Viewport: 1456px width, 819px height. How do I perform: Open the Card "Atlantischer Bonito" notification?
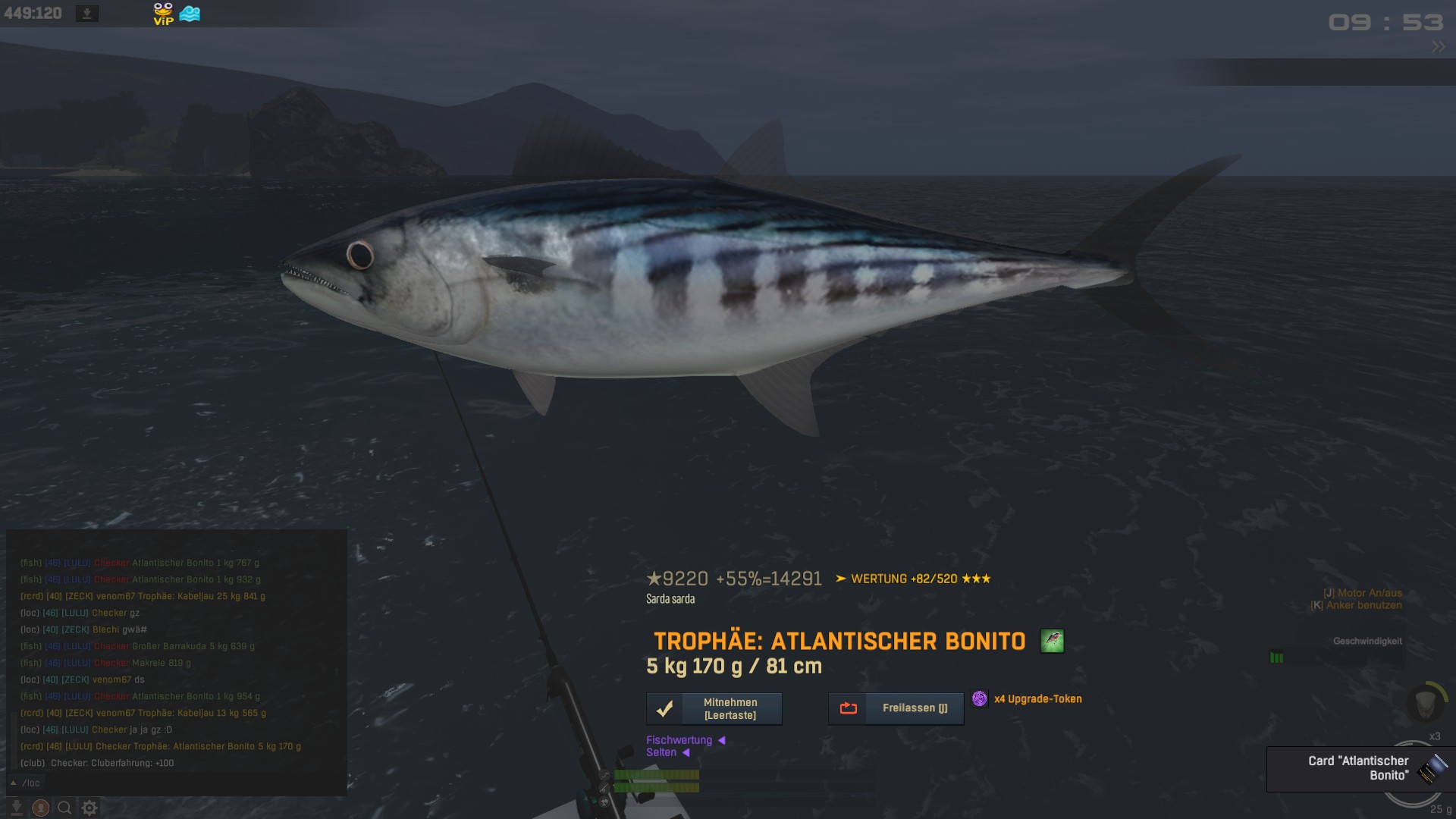point(1360,768)
